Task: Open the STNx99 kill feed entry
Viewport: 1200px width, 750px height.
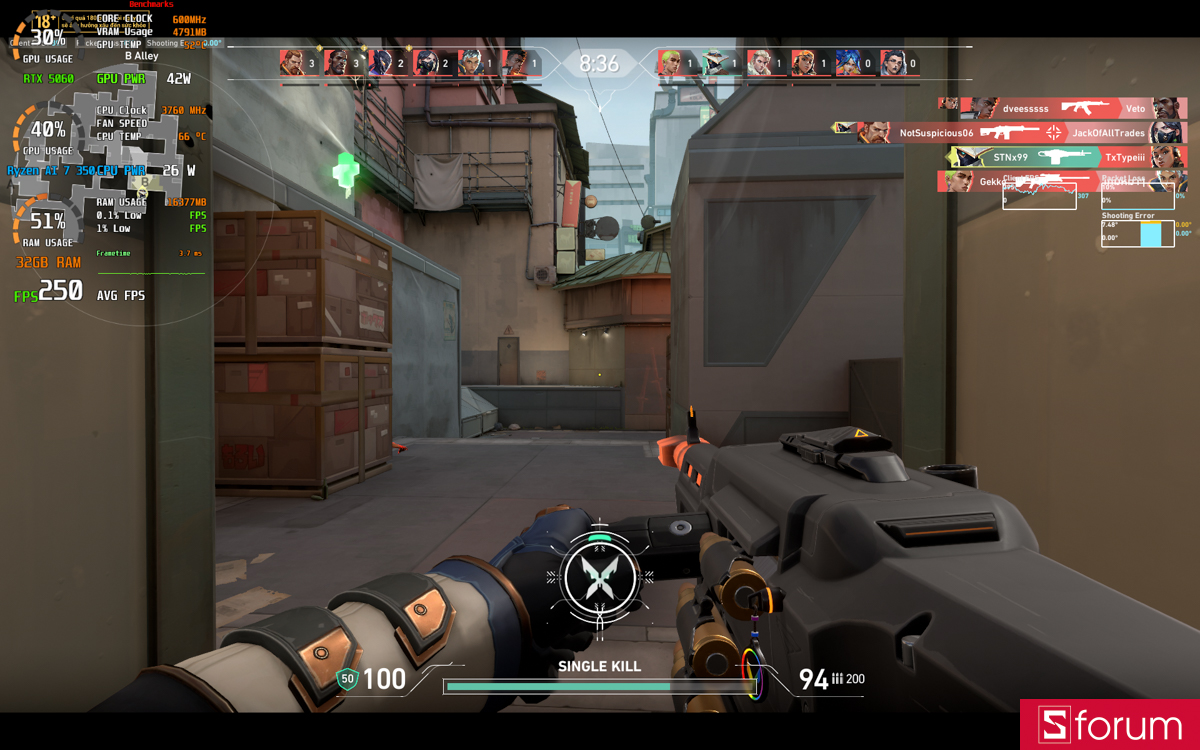Action: 1067,157
